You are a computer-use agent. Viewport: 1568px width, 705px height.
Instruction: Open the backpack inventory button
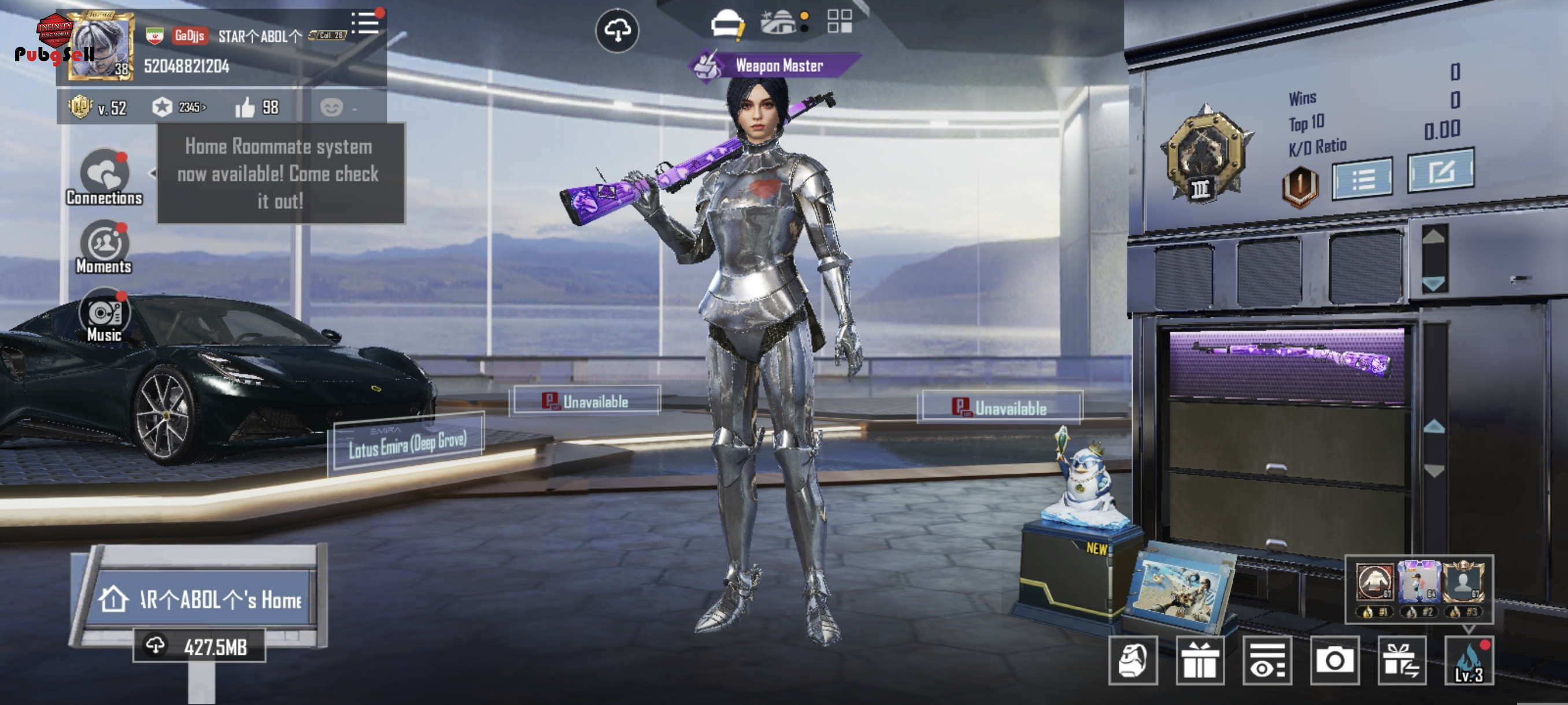[x=1132, y=661]
